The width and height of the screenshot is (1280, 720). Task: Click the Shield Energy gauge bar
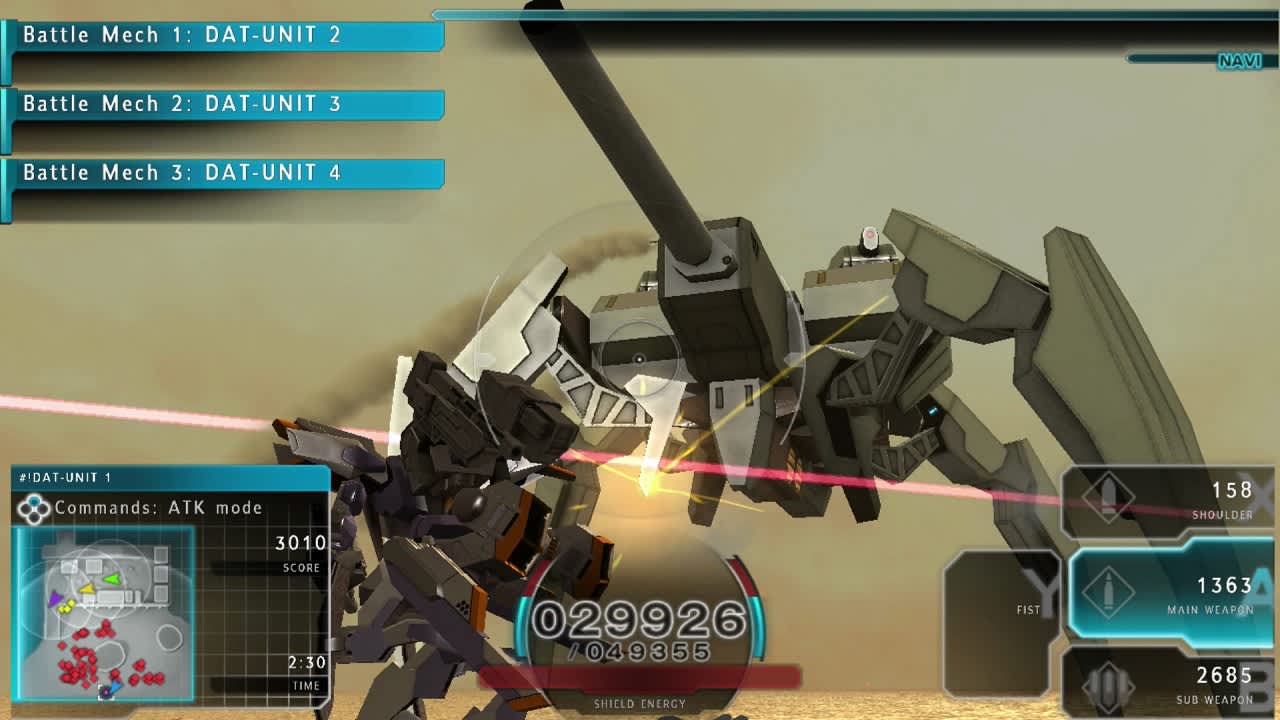(x=640, y=677)
